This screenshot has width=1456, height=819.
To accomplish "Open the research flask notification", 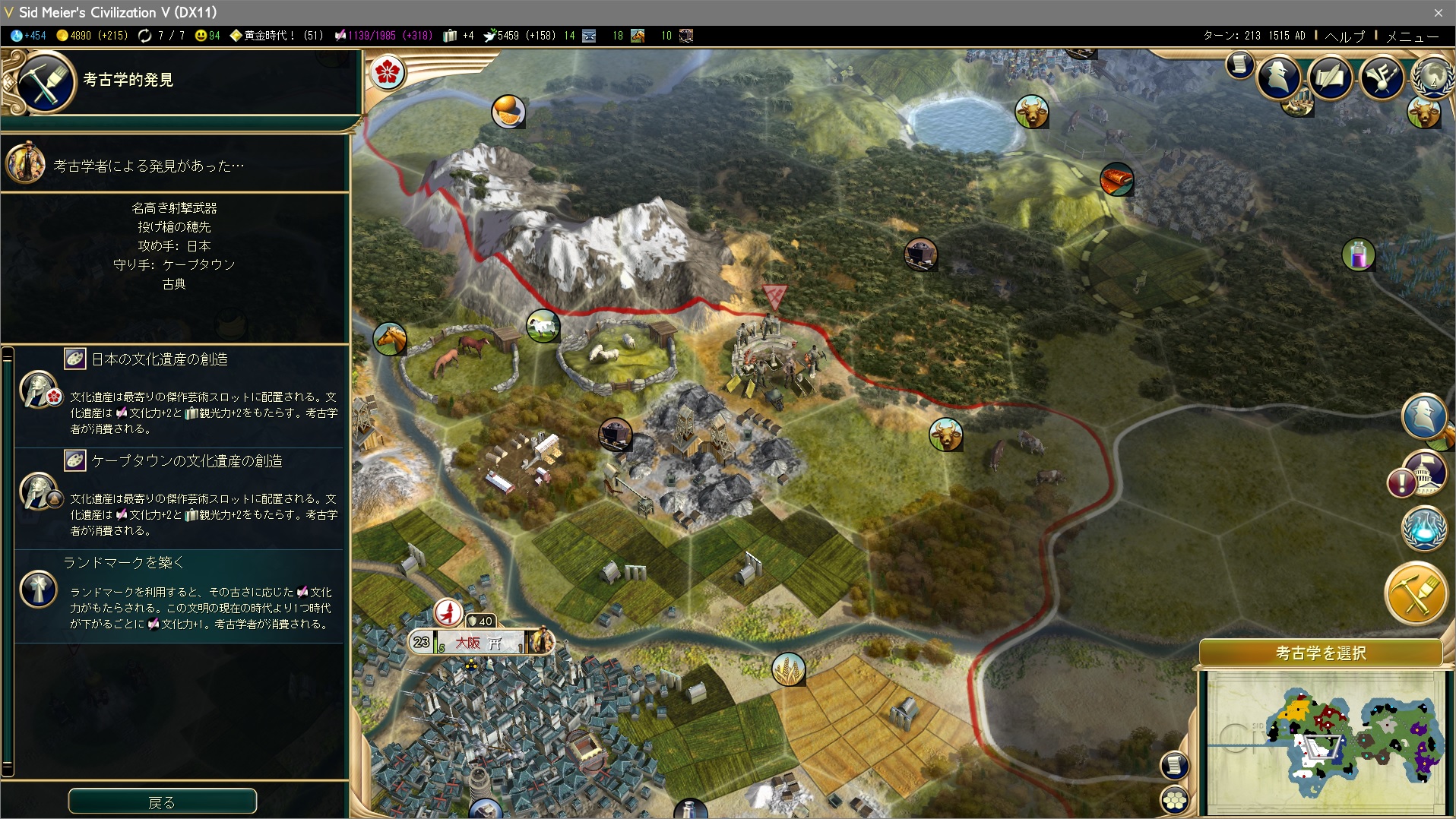I will pyautogui.click(x=1424, y=529).
